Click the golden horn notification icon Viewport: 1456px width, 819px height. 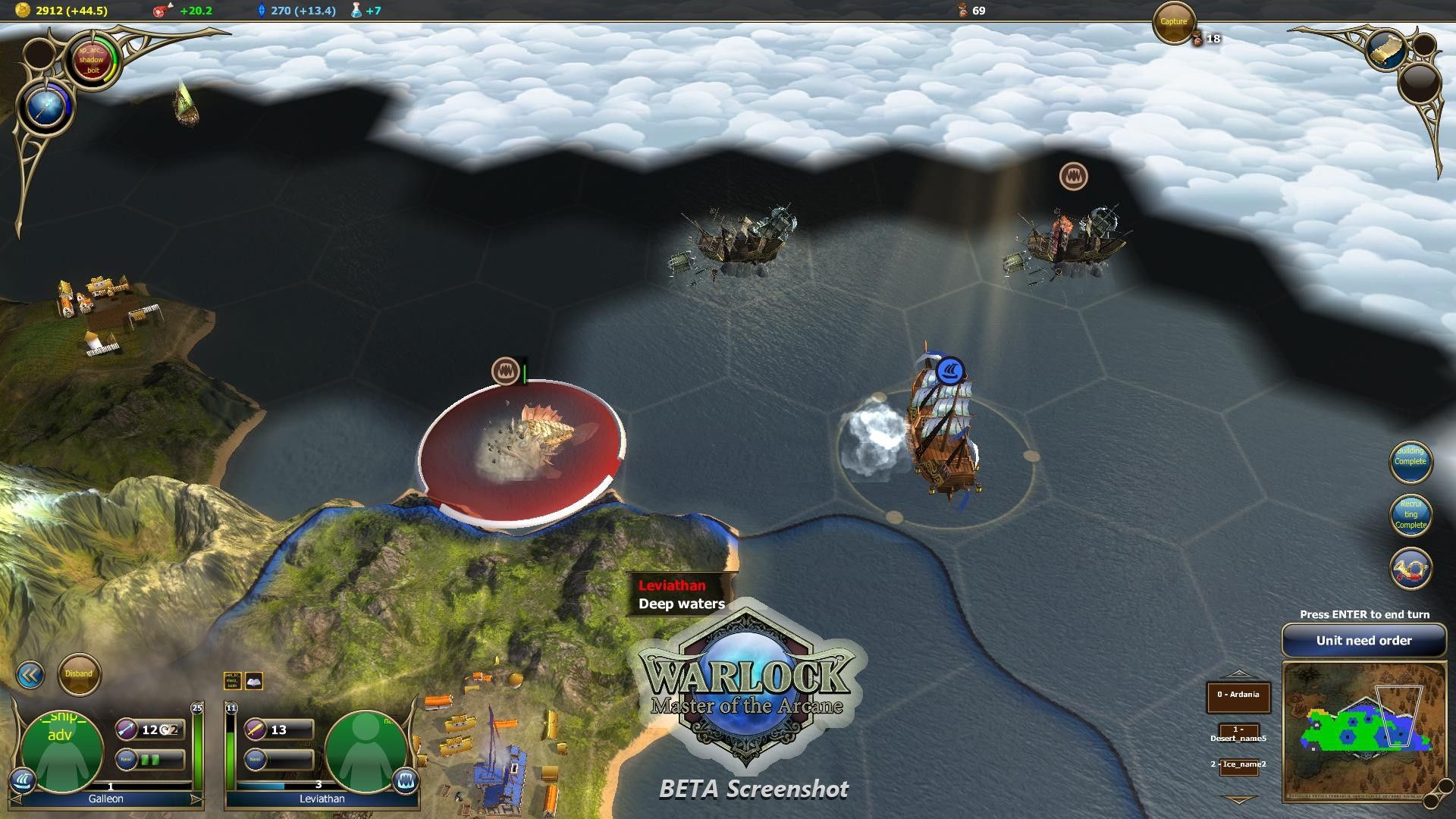pyautogui.click(x=1410, y=570)
